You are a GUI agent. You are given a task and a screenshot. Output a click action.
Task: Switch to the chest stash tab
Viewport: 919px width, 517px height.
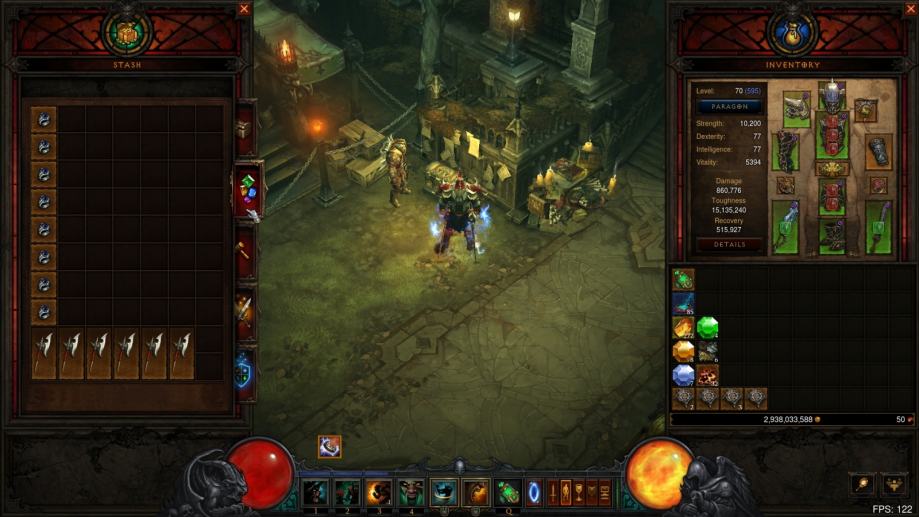(x=243, y=129)
